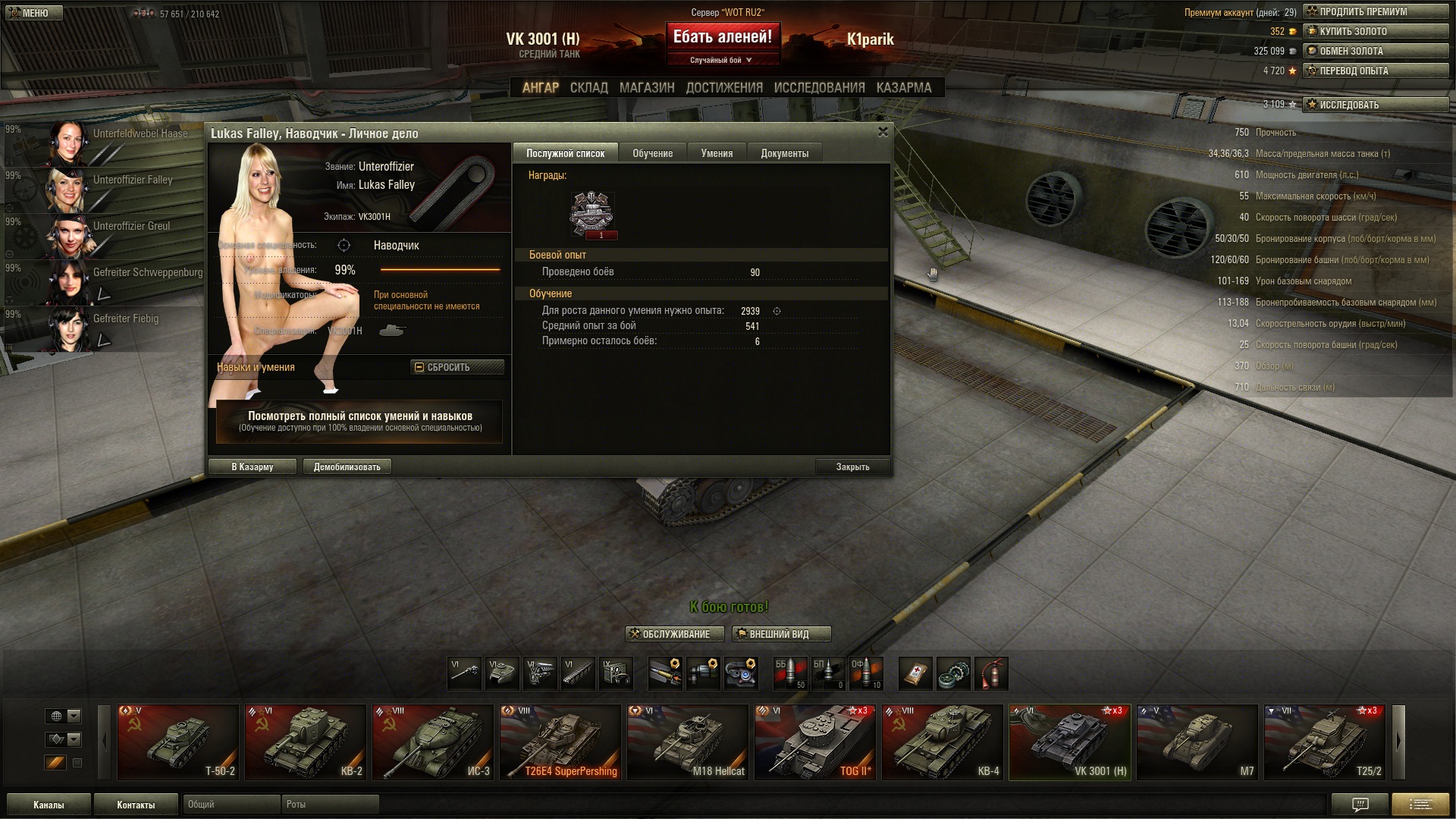Go to ДОСТИЖЕНИЯ section
Screen dimensions: 1456x819
[723, 88]
